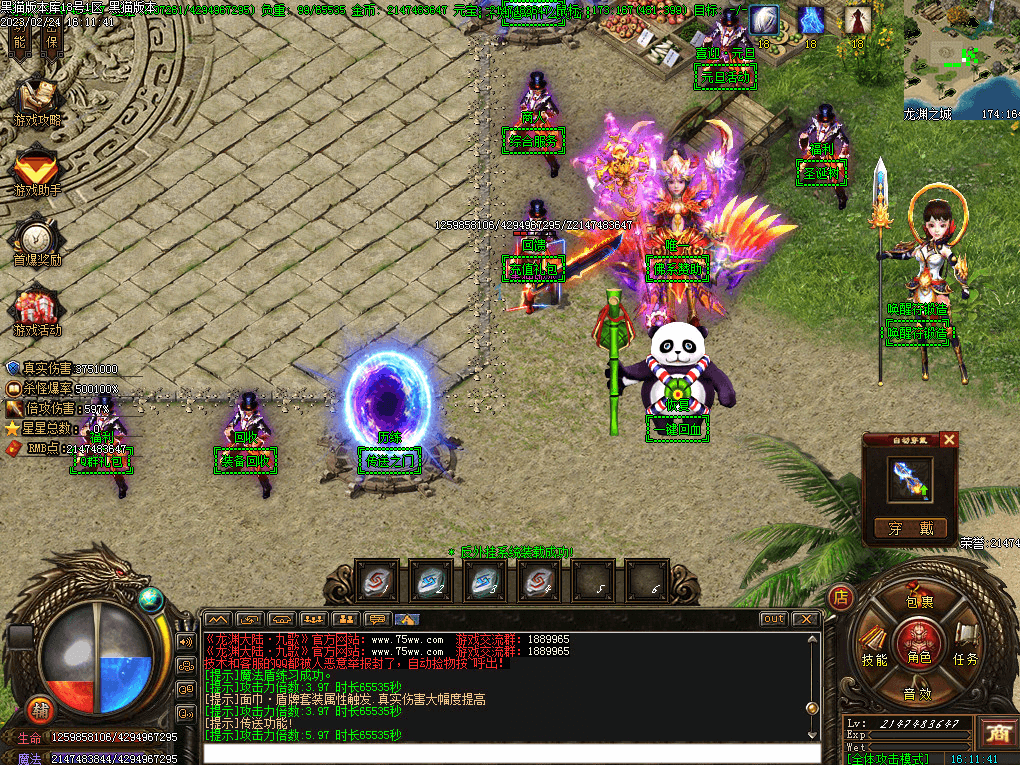
Task: Open the 游戏助手 game assistant icon
Action: 37,170
